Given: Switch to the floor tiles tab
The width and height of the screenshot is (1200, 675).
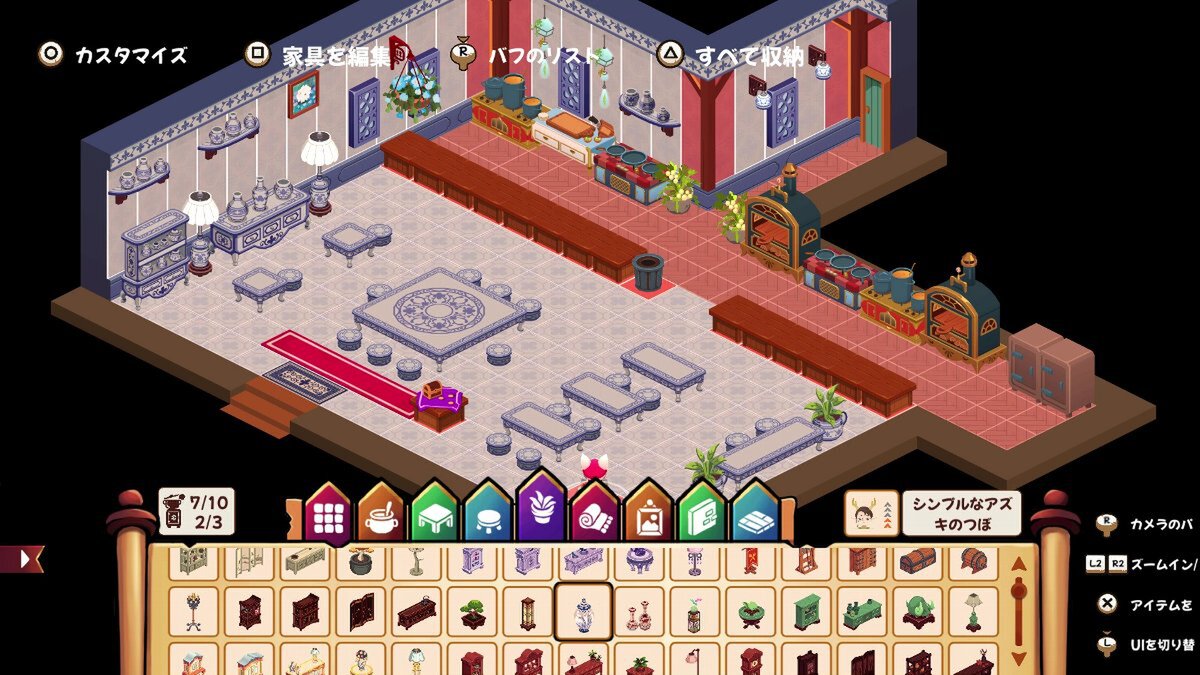Looking at the screenshot, I should (x=756, y=517).
